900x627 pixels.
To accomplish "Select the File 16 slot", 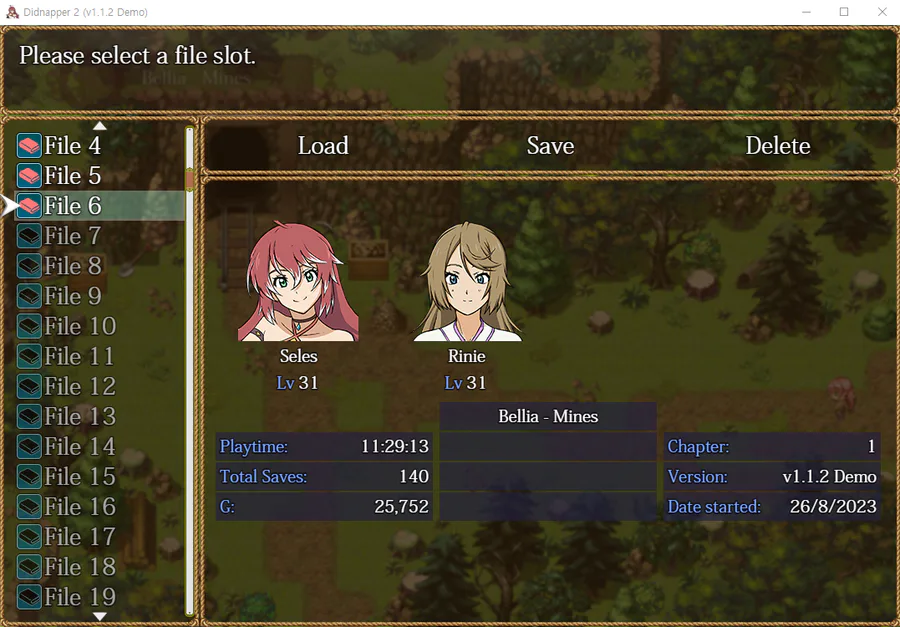I will (79, 506).
